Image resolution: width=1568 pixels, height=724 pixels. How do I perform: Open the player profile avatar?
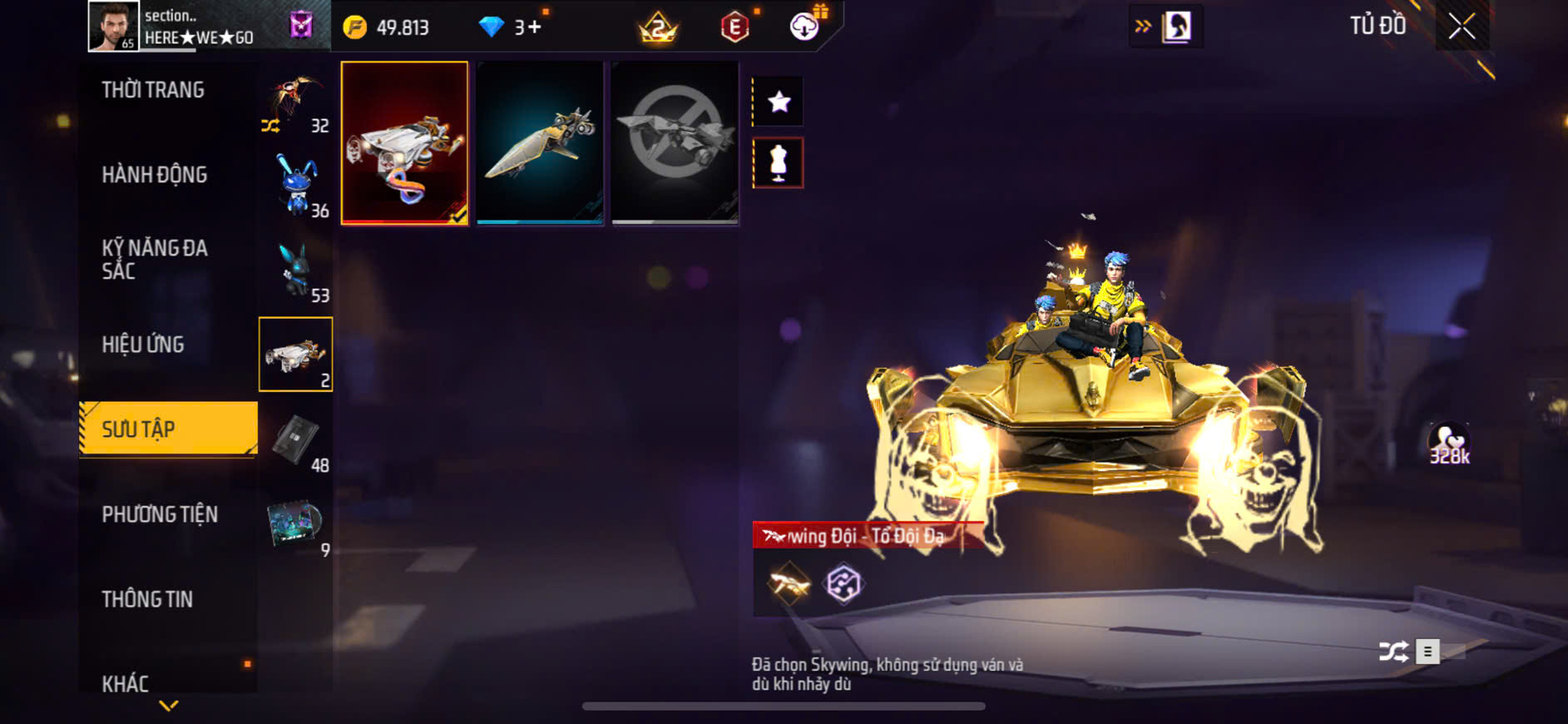click(x=113, y=27)
